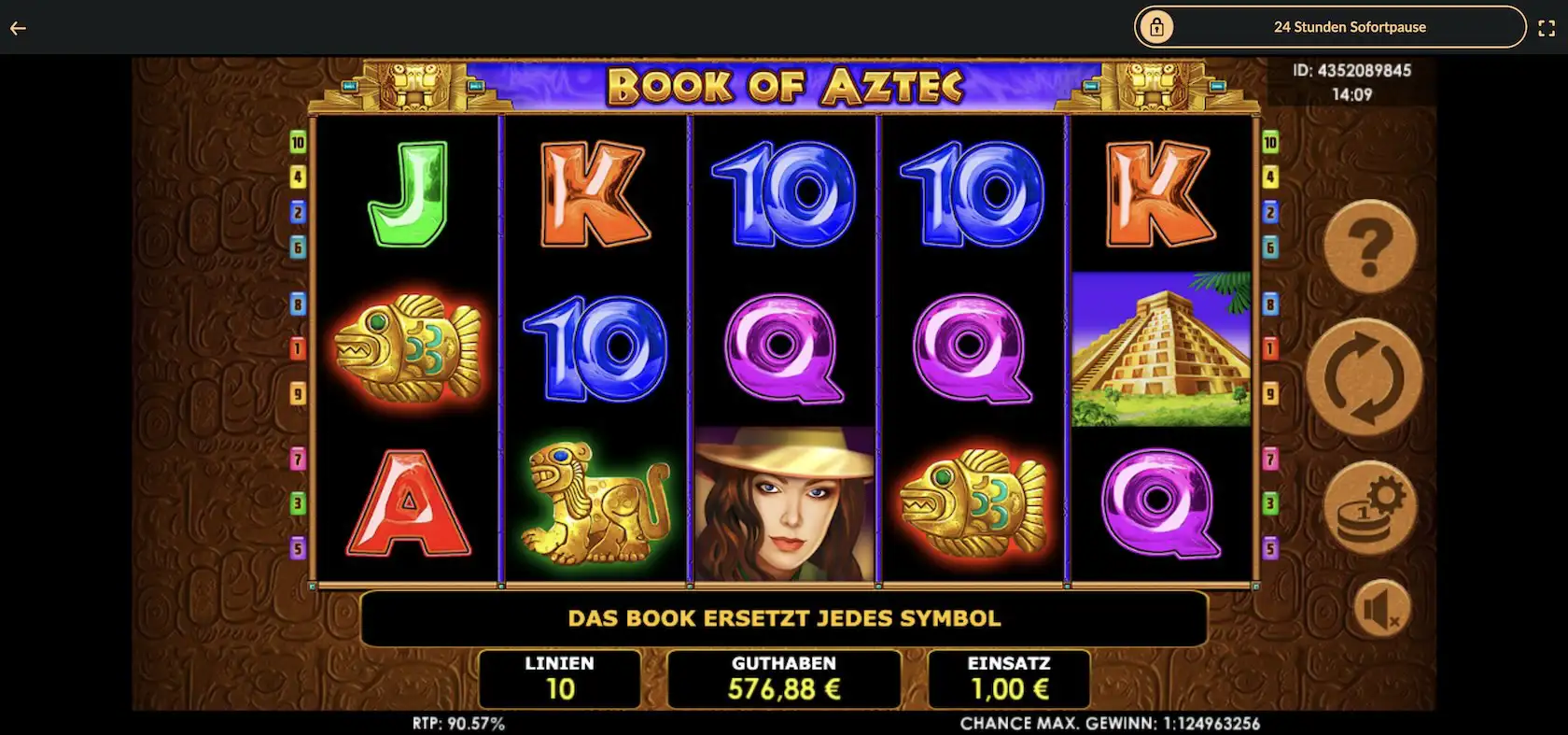
Task: Open the bet settings coin and gear button
Action: (x=1369, y=509)
